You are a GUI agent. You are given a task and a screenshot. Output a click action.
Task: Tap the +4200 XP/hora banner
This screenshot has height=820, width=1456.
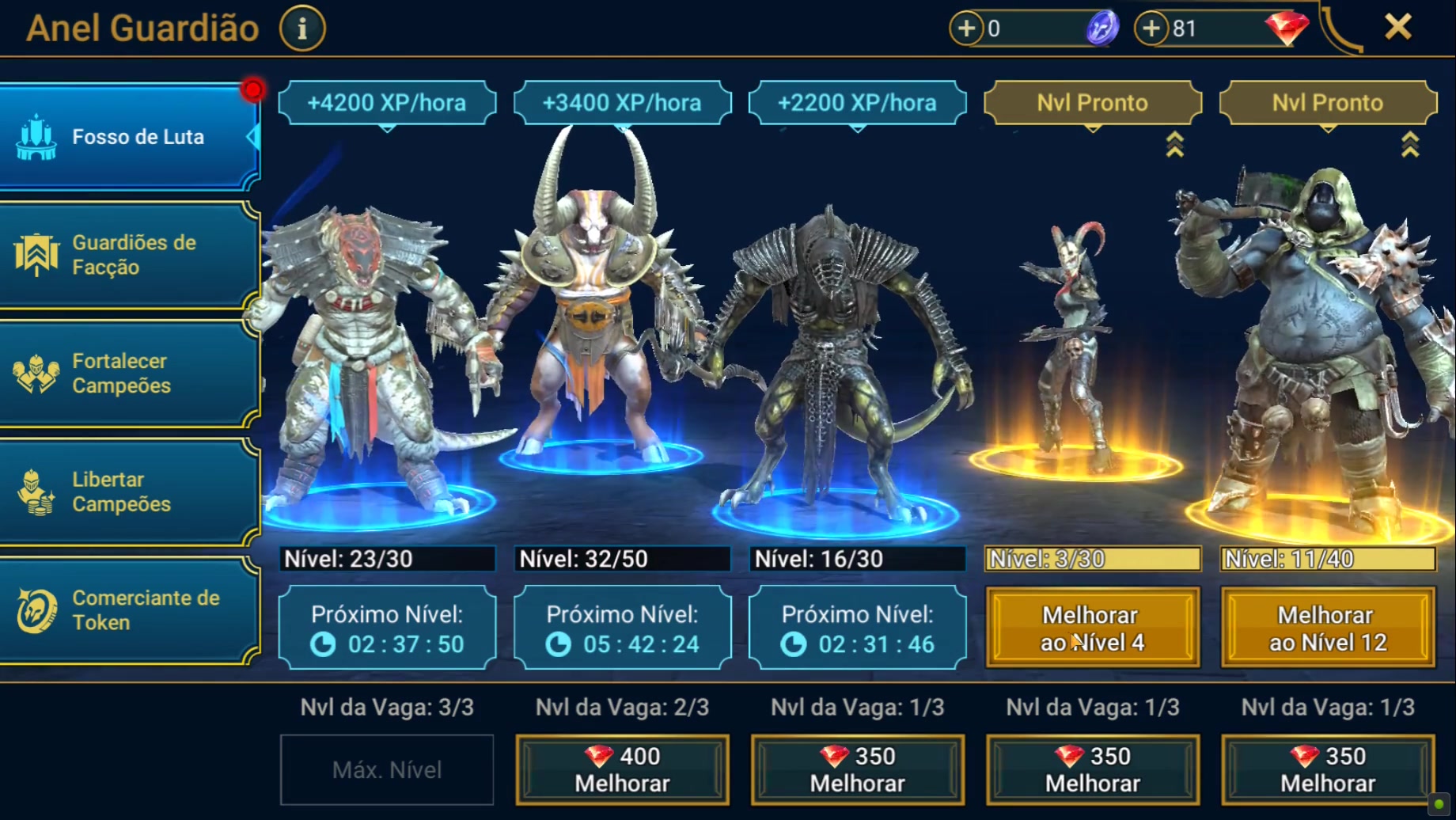387,103
